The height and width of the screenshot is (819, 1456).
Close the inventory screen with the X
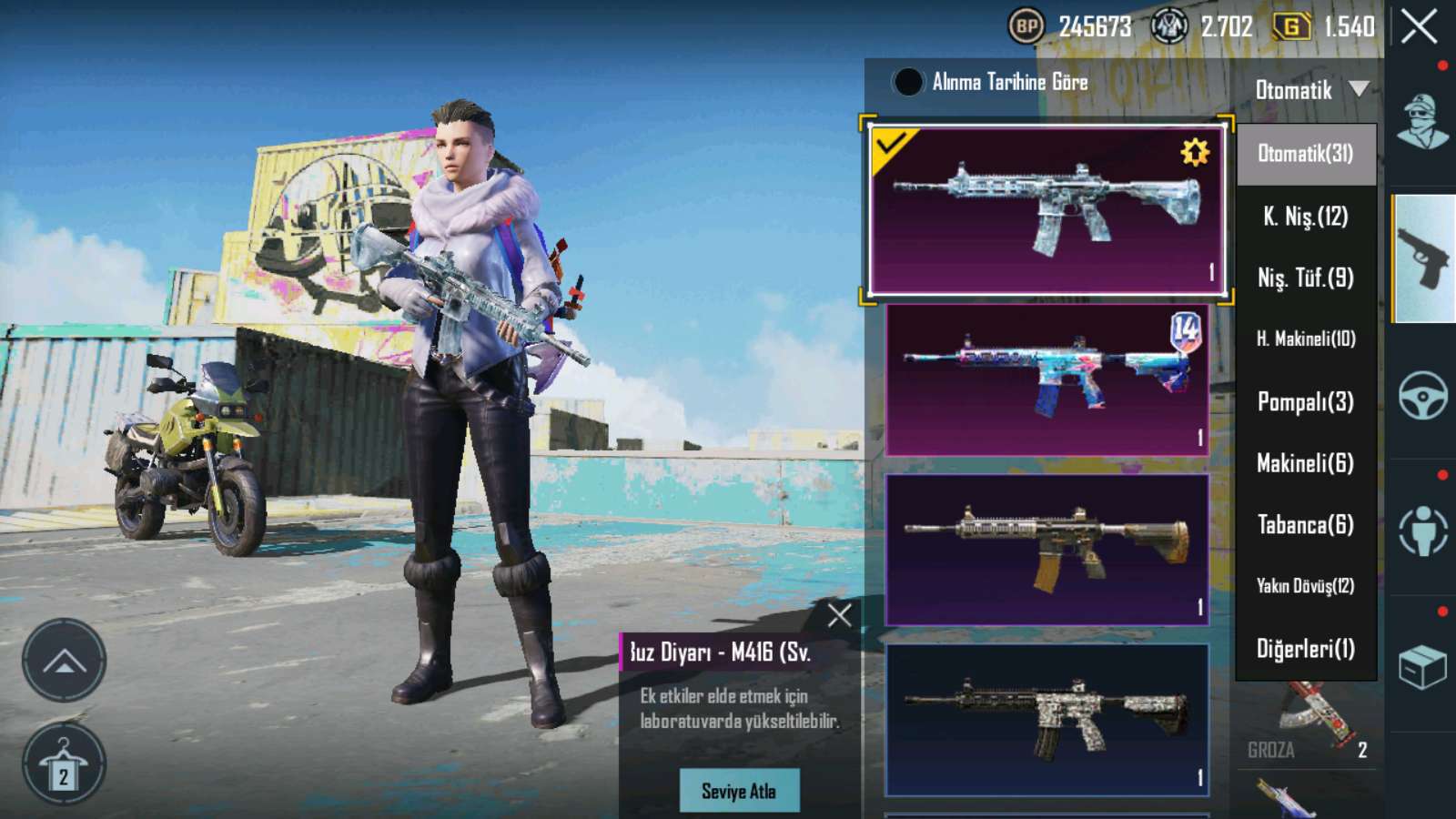(x=1419, y=27)
